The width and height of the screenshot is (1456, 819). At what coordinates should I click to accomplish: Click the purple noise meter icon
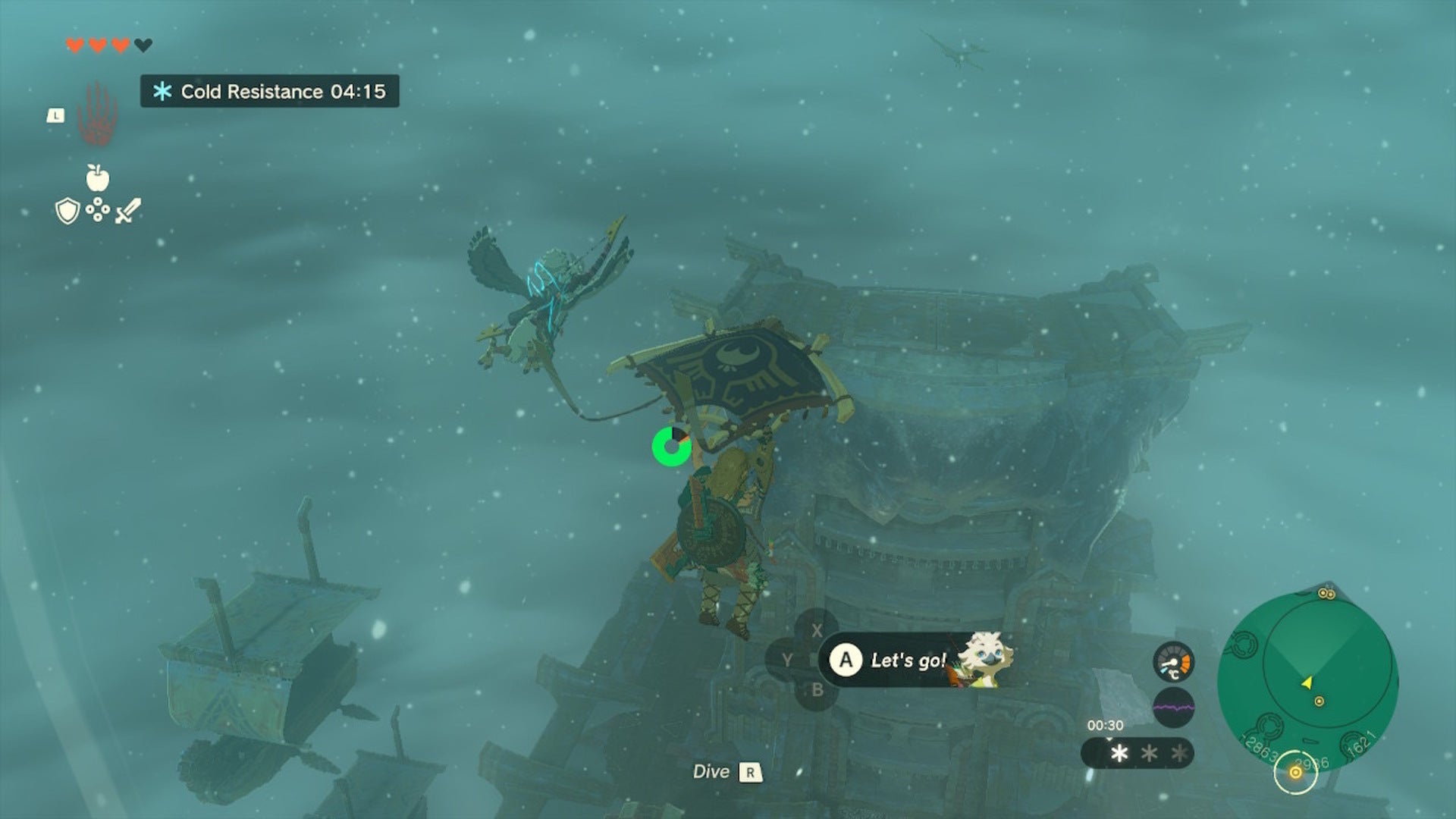pos(1173,708)
